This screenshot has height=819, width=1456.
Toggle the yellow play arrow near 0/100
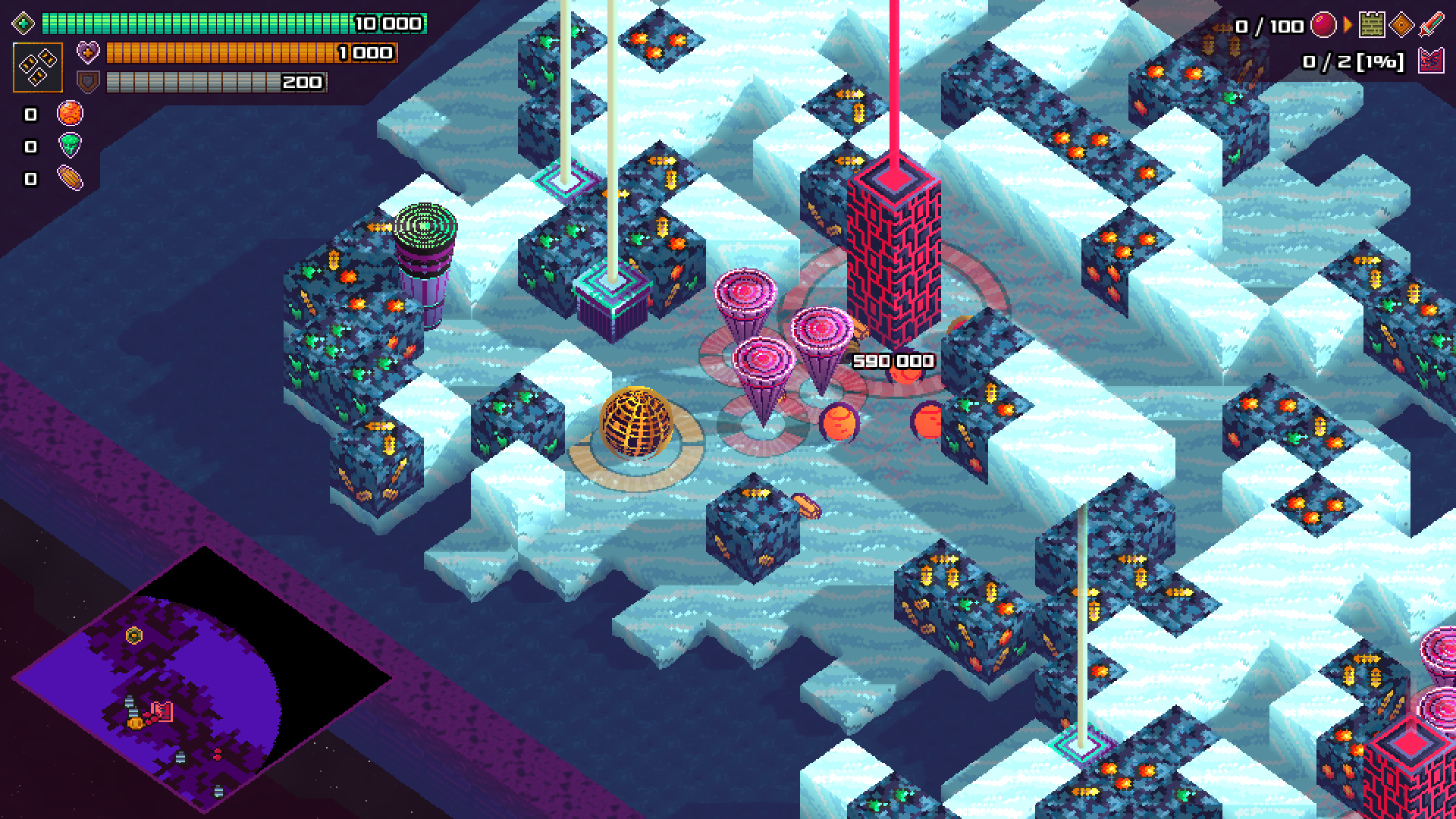coord(1348,24)
